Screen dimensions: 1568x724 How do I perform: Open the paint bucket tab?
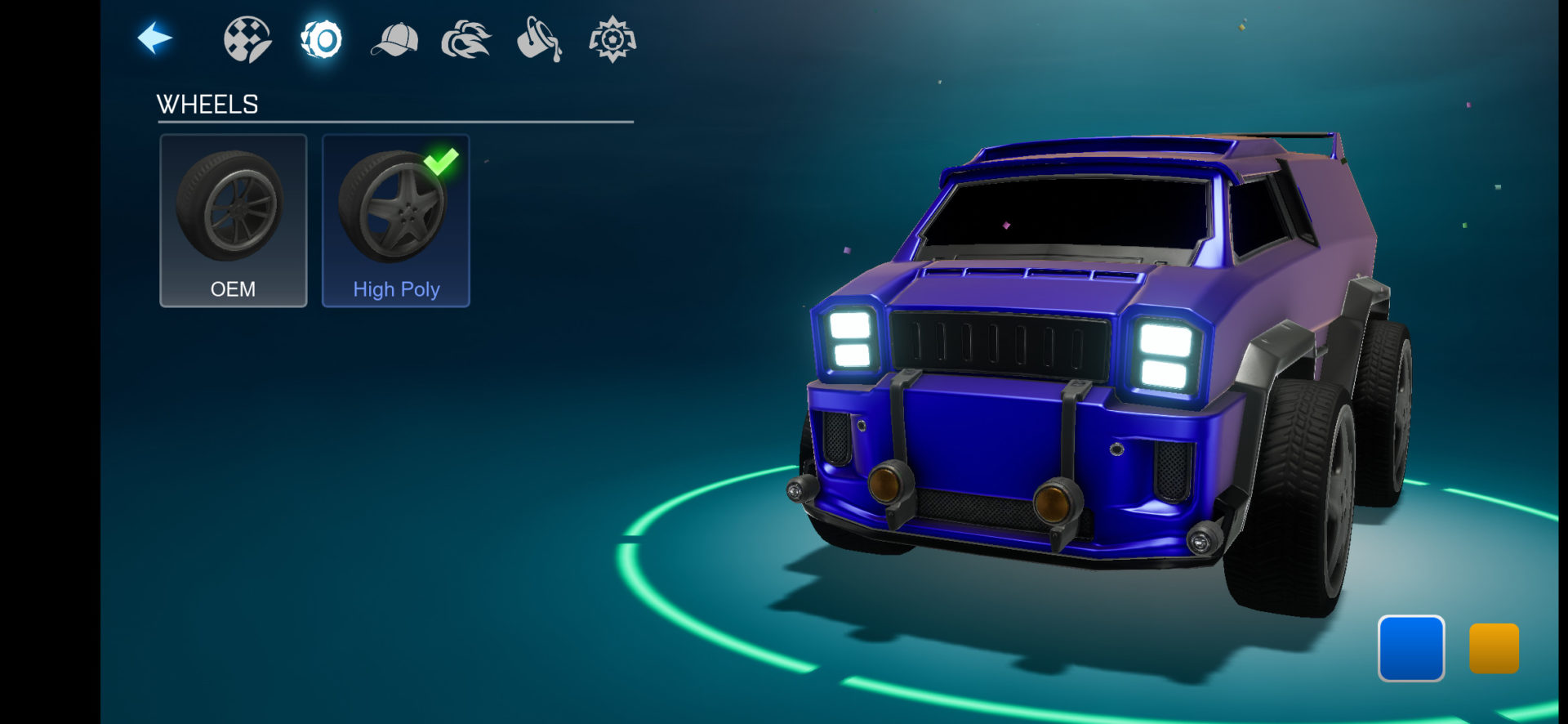[x=539, y=40]
